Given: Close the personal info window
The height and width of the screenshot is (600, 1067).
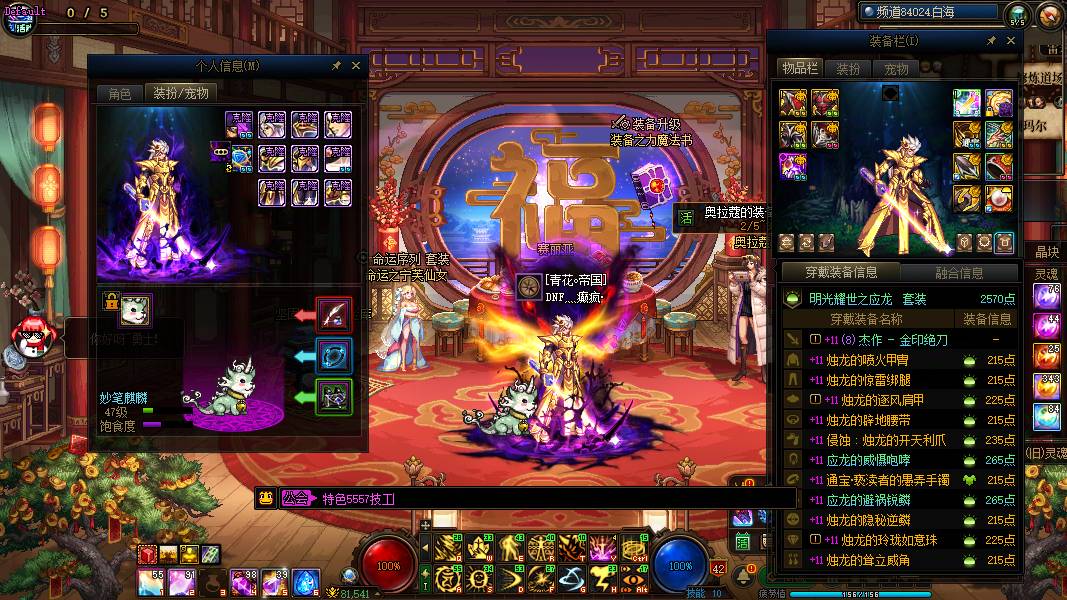Looking at the screenshot, I should [x=356, y=65].
